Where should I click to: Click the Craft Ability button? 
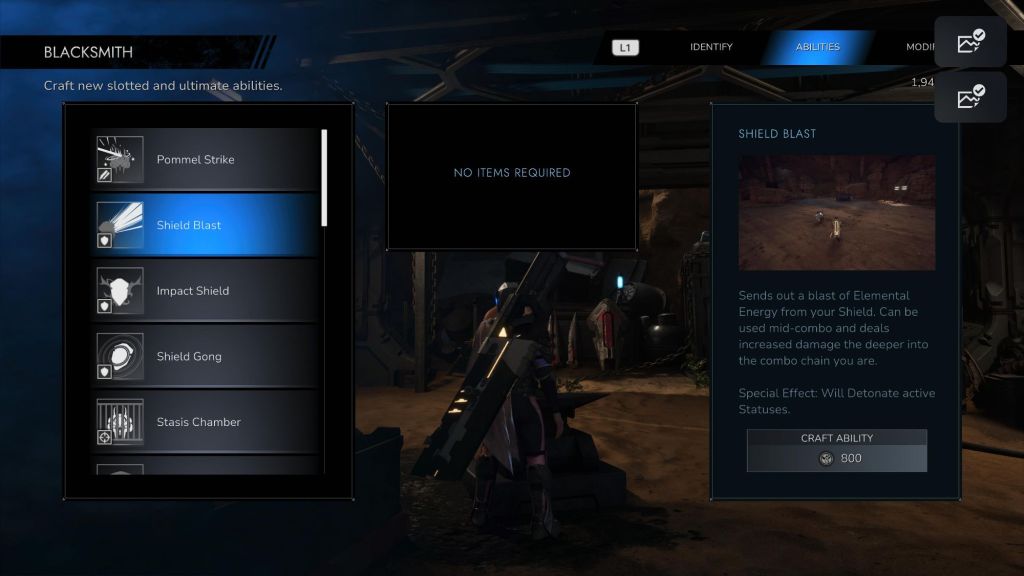pos(836,450)
